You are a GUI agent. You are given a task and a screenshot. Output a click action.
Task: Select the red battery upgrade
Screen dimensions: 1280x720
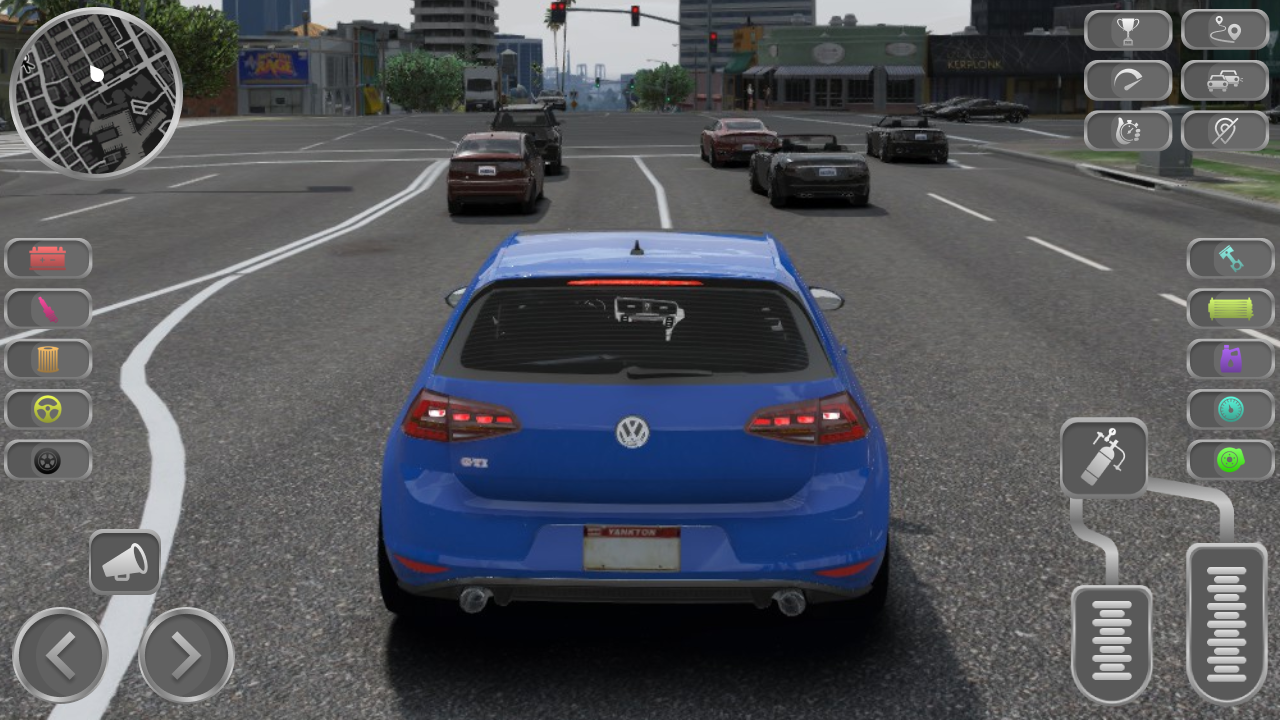tap(48, 258)
